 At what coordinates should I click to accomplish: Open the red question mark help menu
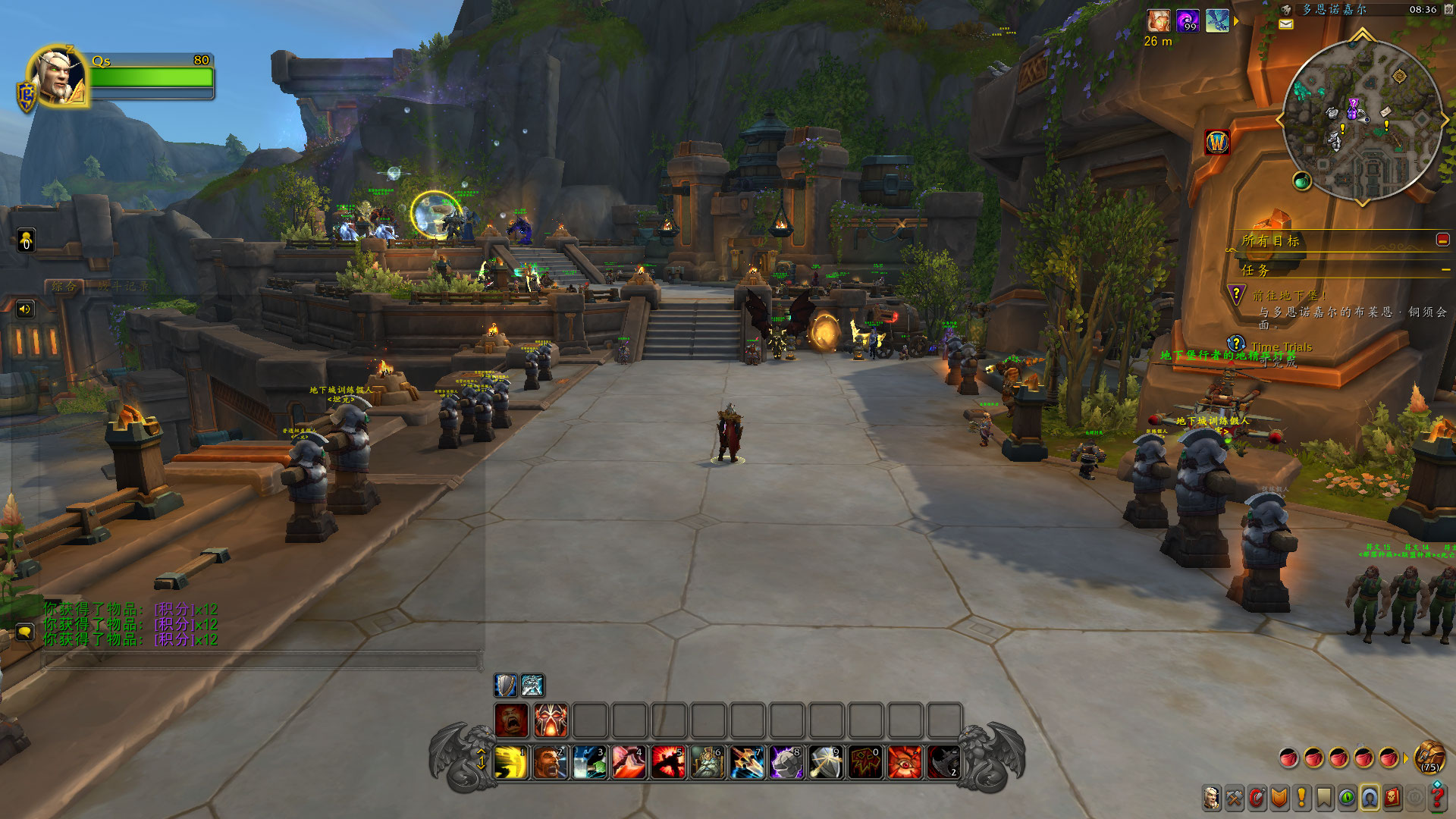coord(1437,798)
